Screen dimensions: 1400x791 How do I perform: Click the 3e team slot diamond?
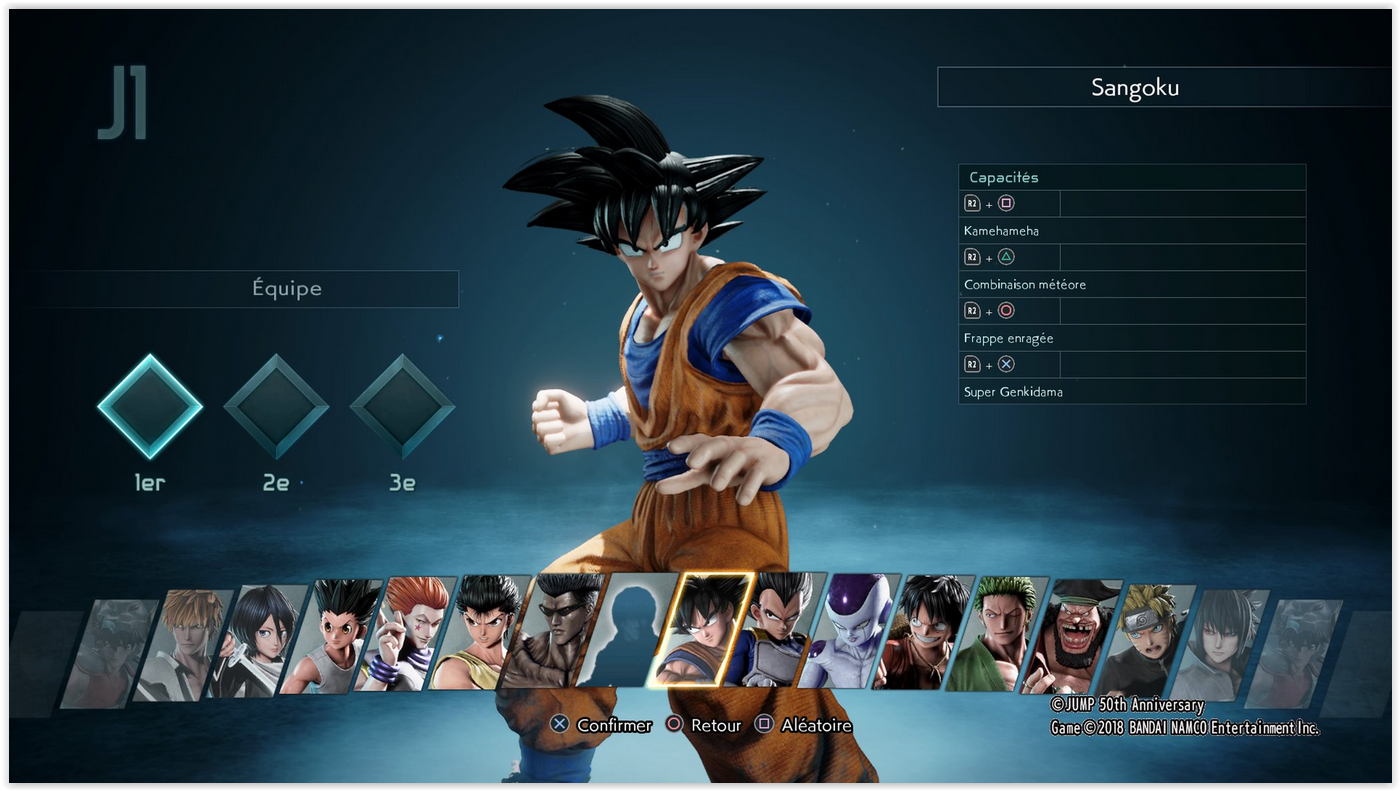pyautogui.click(x=402, y=406)
